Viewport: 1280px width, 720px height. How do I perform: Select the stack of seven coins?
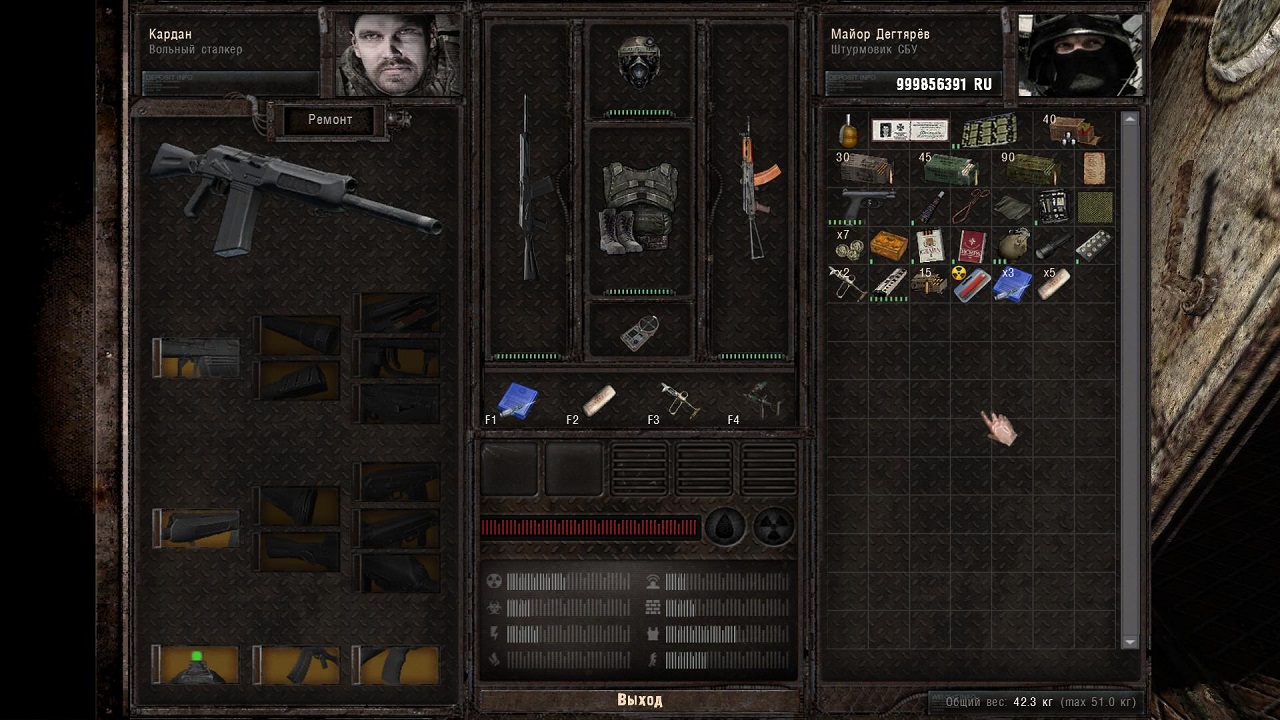click(849, 246)
